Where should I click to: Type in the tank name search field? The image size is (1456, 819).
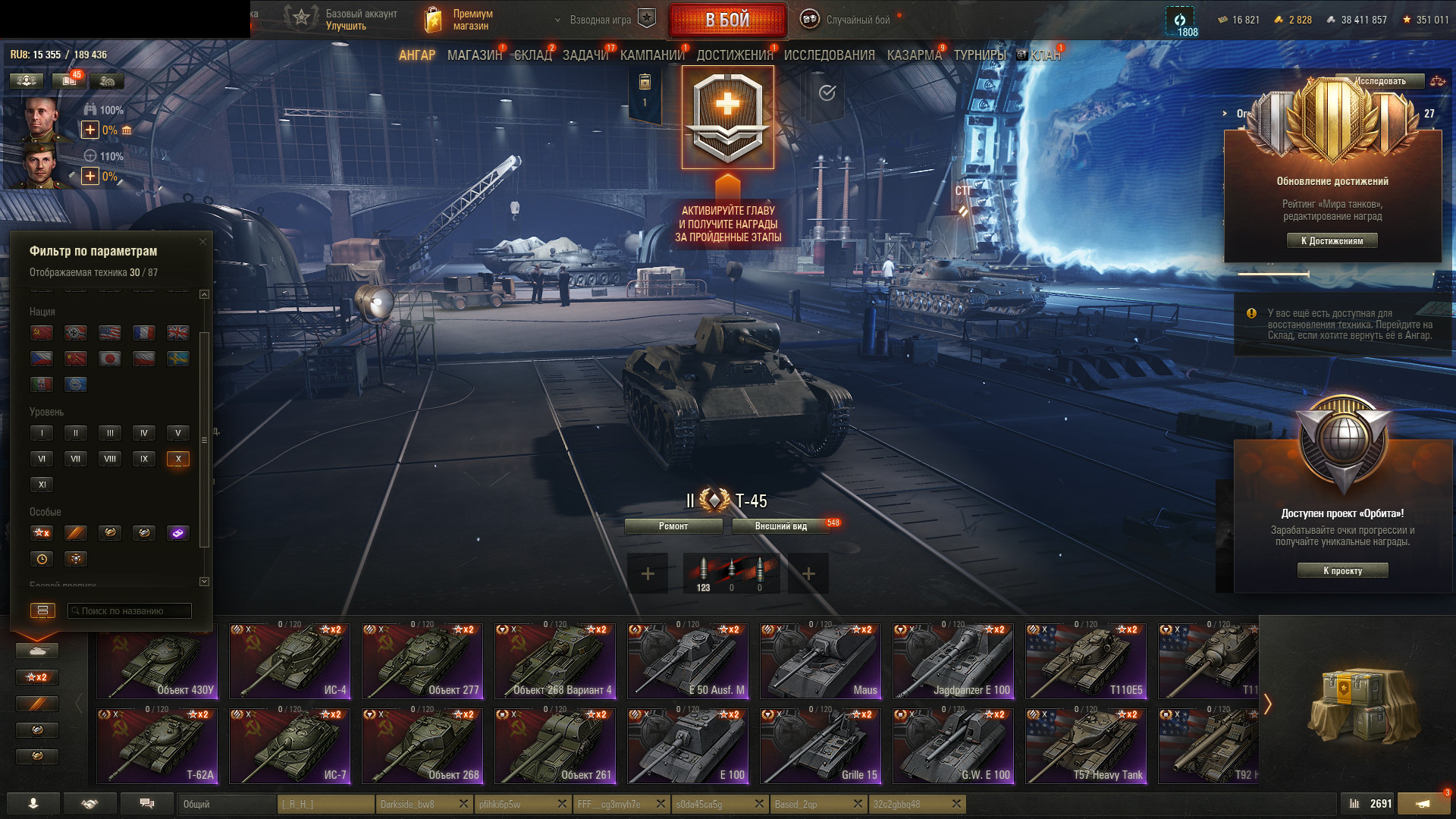pos(130,611)
